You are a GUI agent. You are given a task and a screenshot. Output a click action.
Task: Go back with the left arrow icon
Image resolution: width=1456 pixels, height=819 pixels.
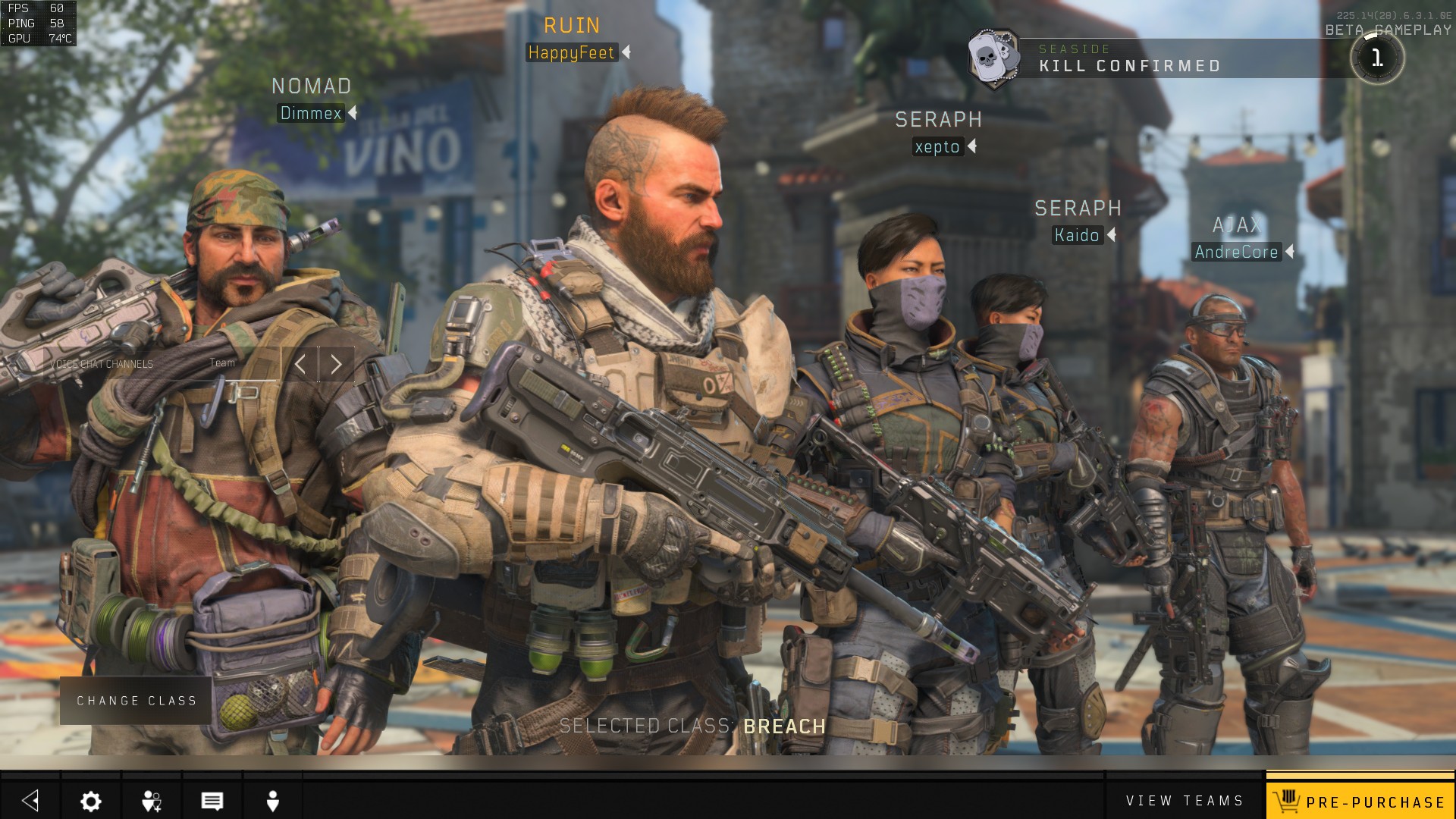(30, 801)
